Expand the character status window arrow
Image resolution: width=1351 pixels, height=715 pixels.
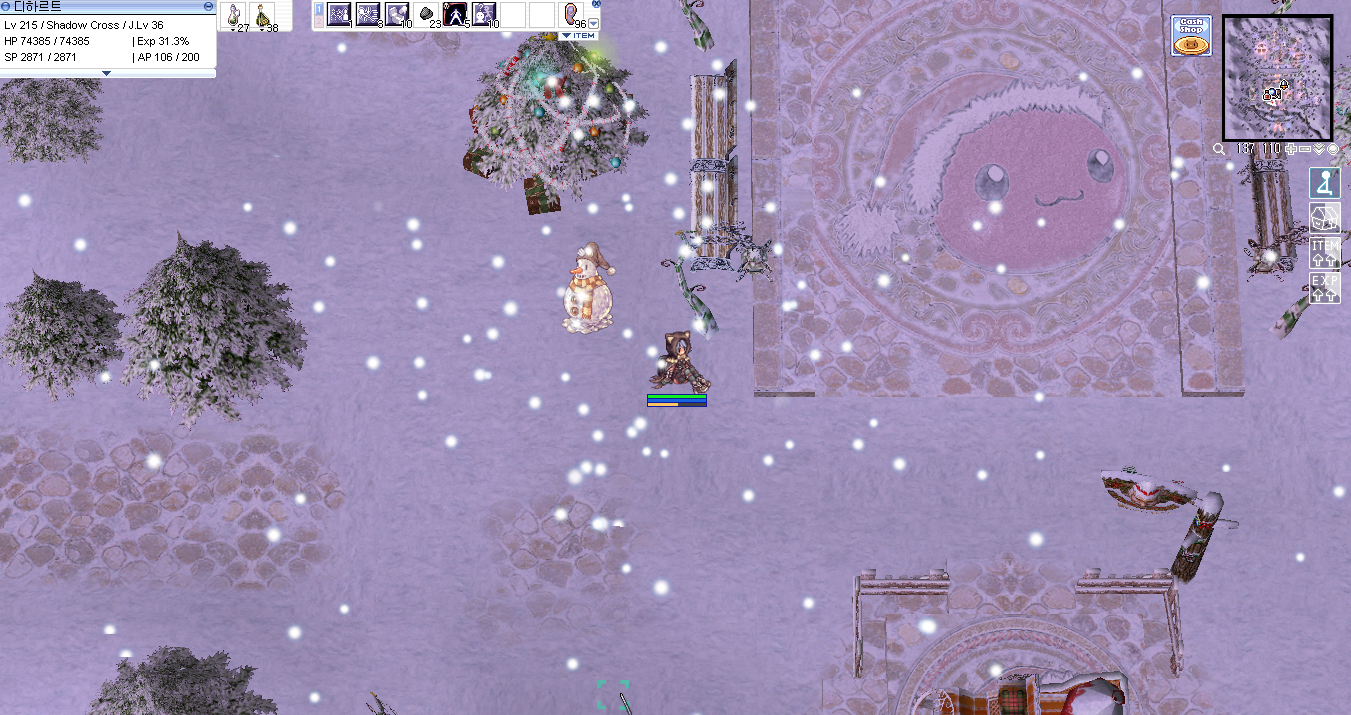coord(107,73)
